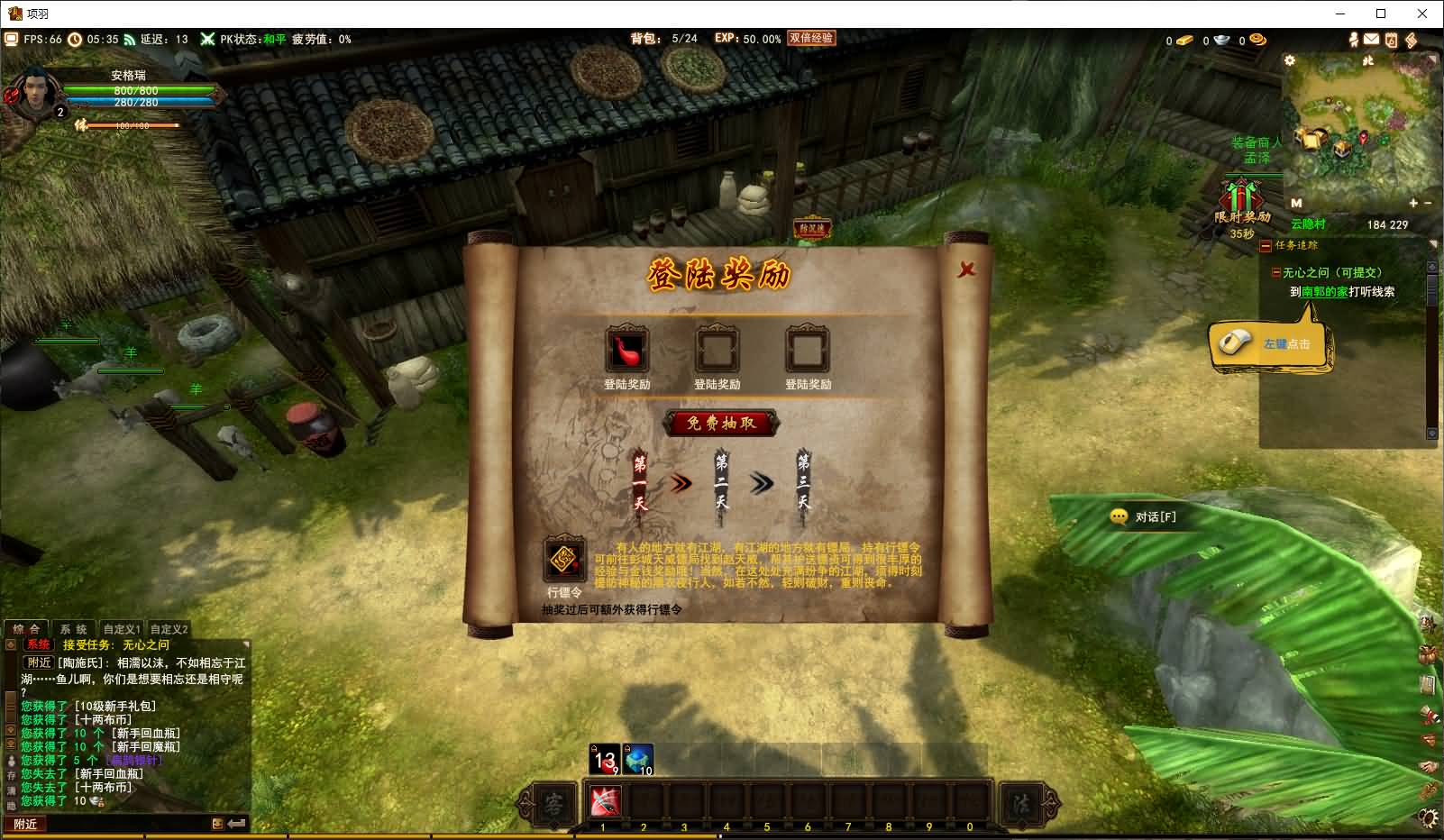1444x840 pixels.
Task: Zoom in the minimap with the plus button
Action: click(1413, 204)
